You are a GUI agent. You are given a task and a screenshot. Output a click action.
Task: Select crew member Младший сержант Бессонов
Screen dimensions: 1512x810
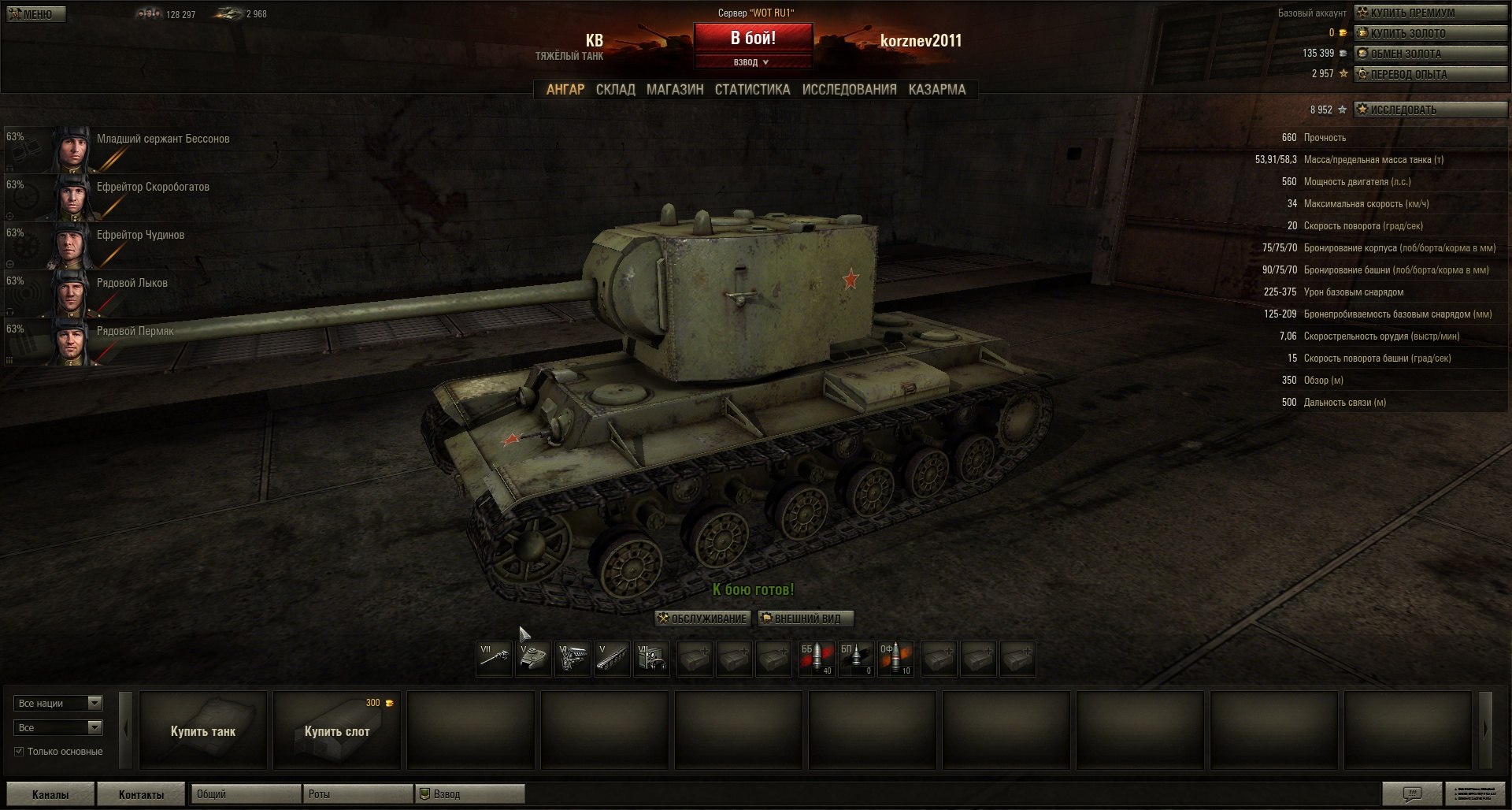pos(163,139)
